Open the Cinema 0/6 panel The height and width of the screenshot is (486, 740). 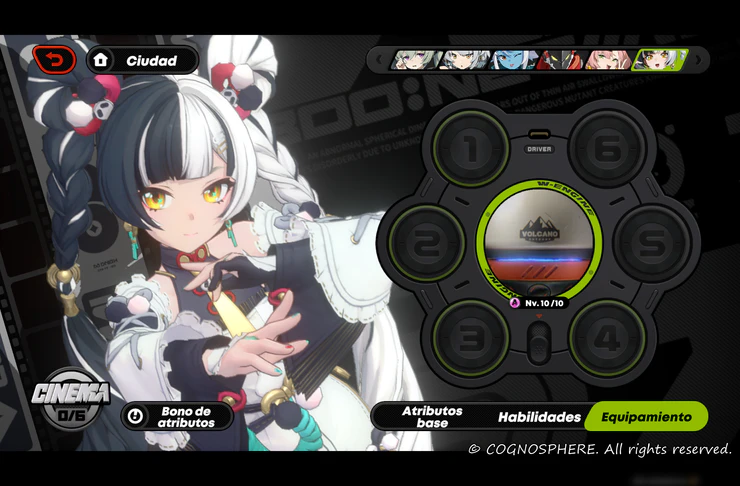pos(70,398)
